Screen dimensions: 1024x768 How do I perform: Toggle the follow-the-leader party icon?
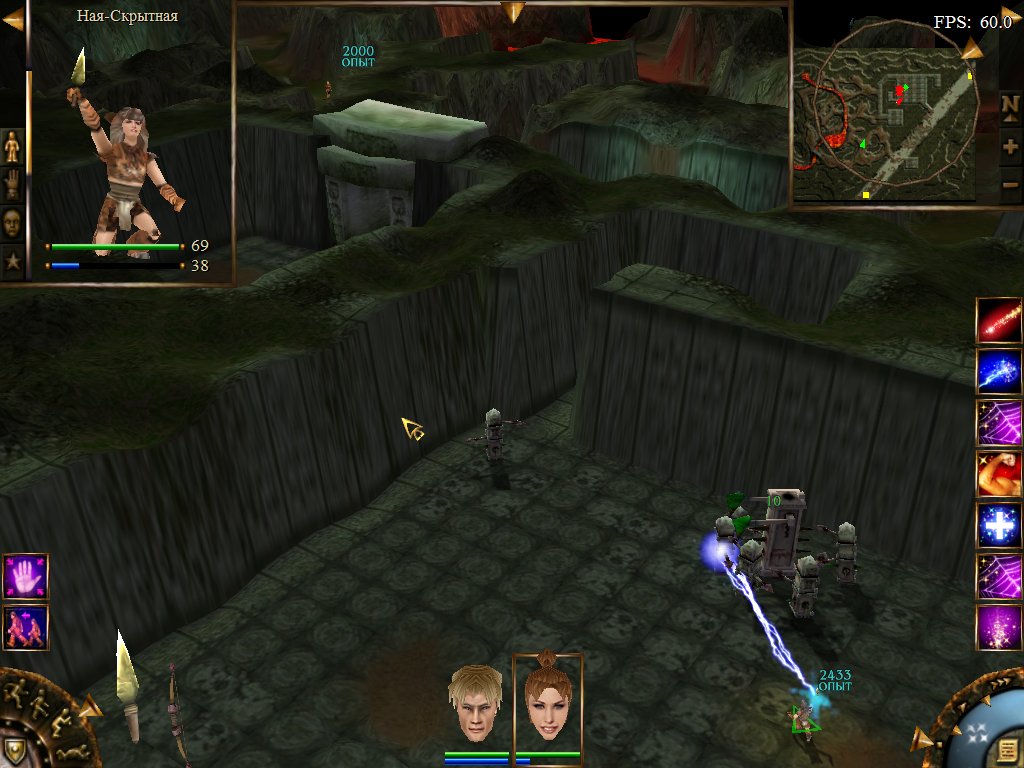coord(25,628)
